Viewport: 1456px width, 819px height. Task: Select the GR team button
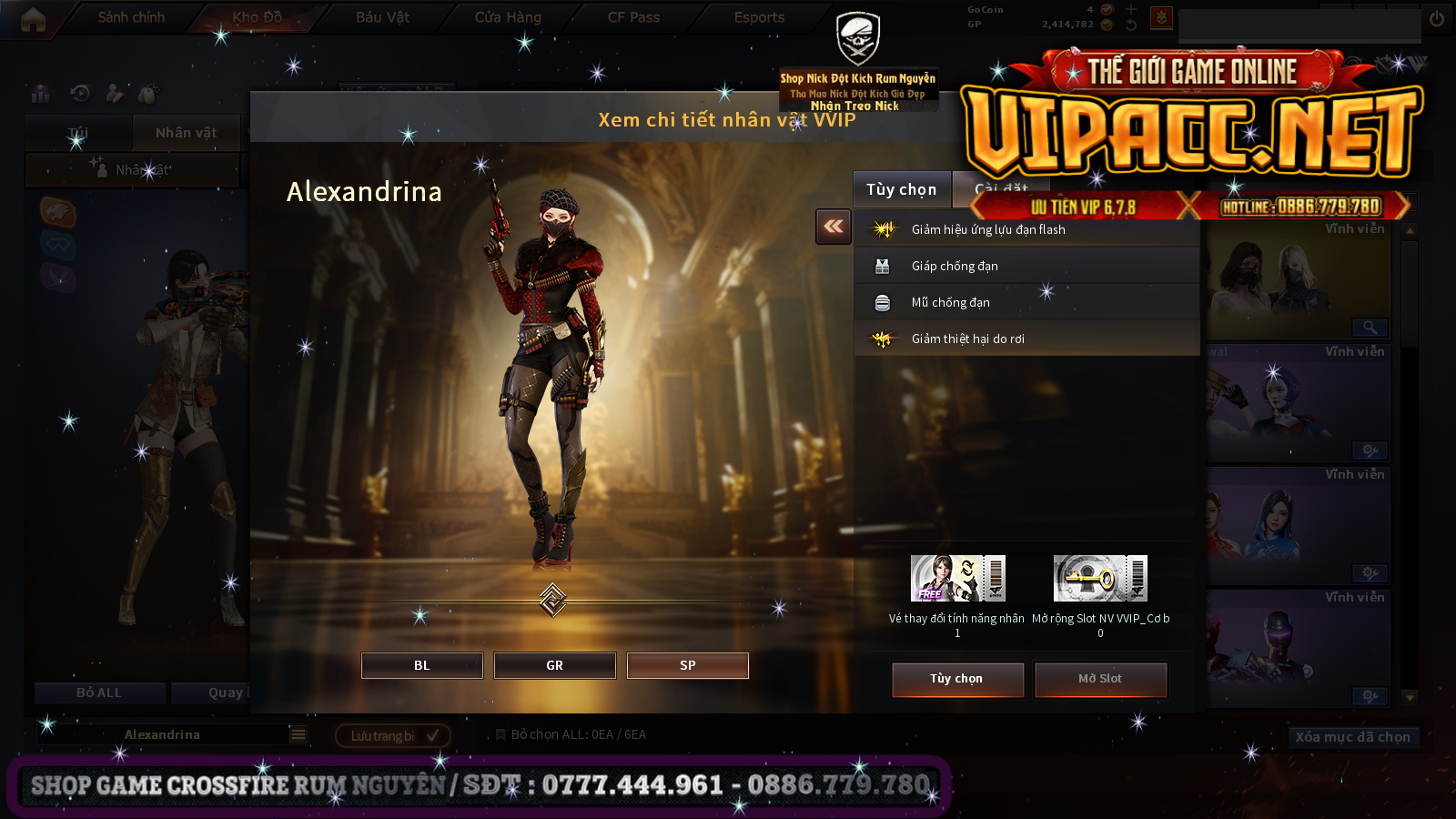click(554, 665)
